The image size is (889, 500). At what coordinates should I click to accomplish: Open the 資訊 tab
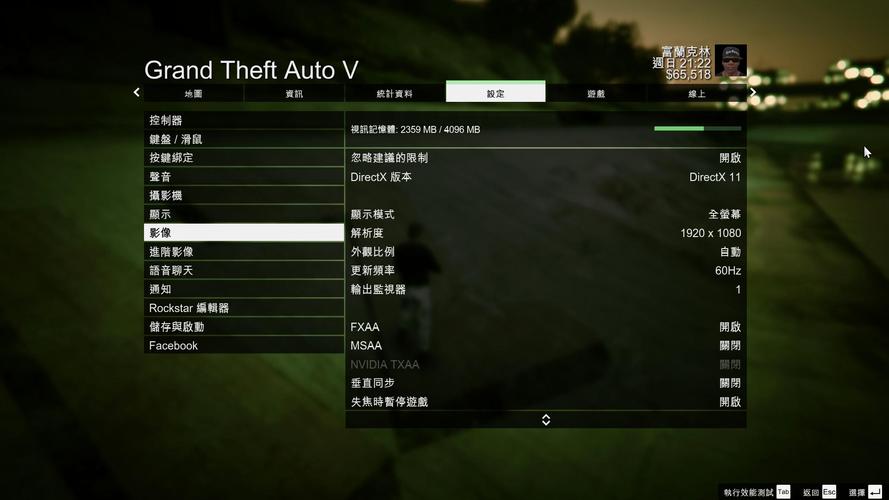tap(294, 93)
